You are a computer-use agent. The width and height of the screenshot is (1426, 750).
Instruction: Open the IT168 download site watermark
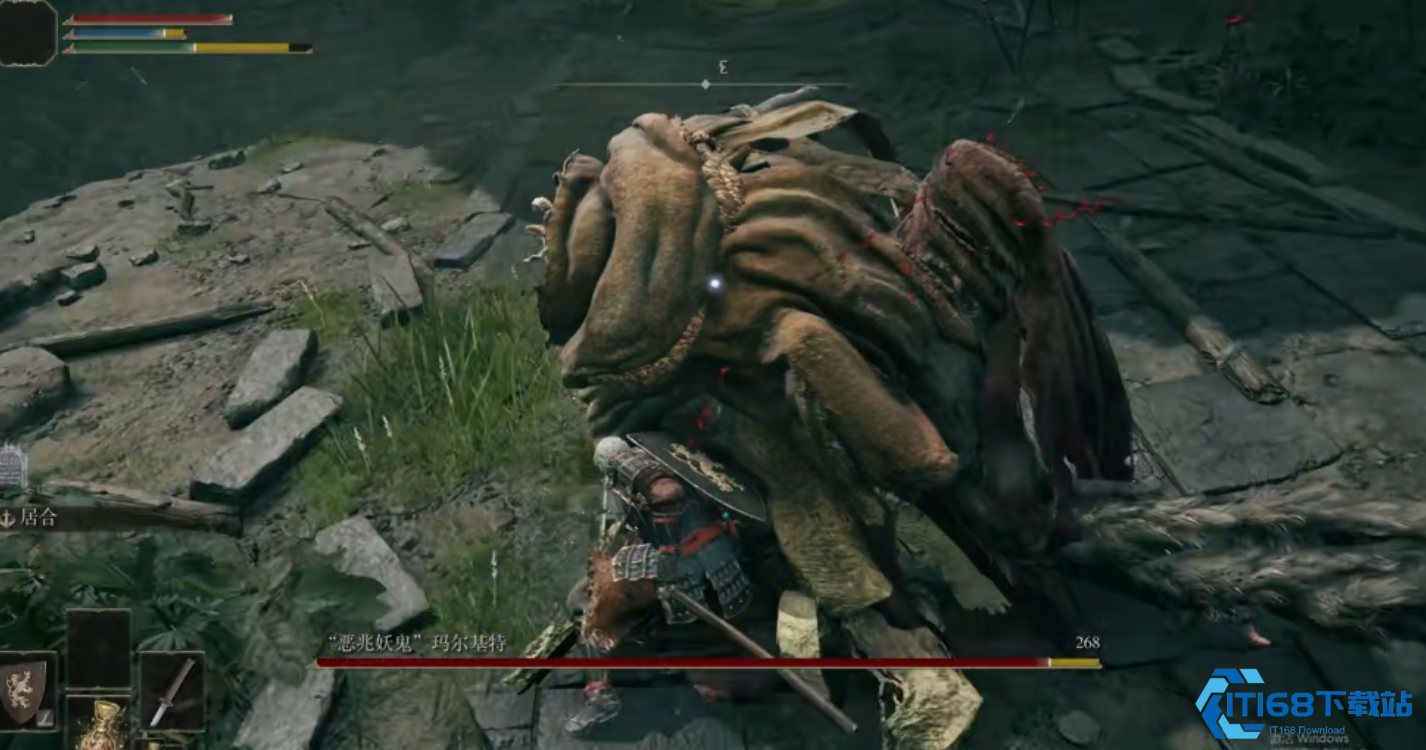tap(1304, 707)
